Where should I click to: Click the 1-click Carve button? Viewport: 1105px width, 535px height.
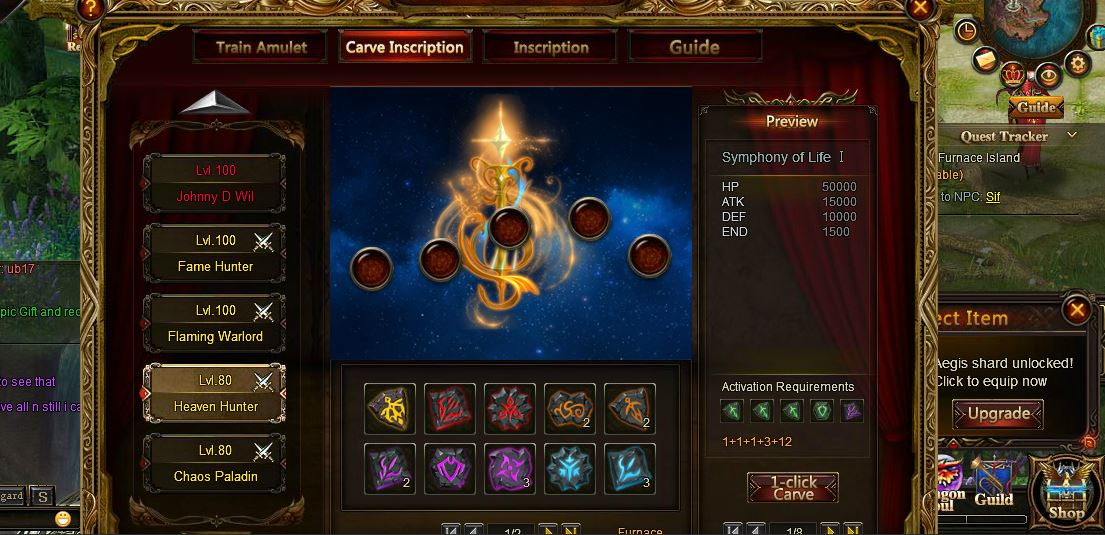(x=793, y=487)
